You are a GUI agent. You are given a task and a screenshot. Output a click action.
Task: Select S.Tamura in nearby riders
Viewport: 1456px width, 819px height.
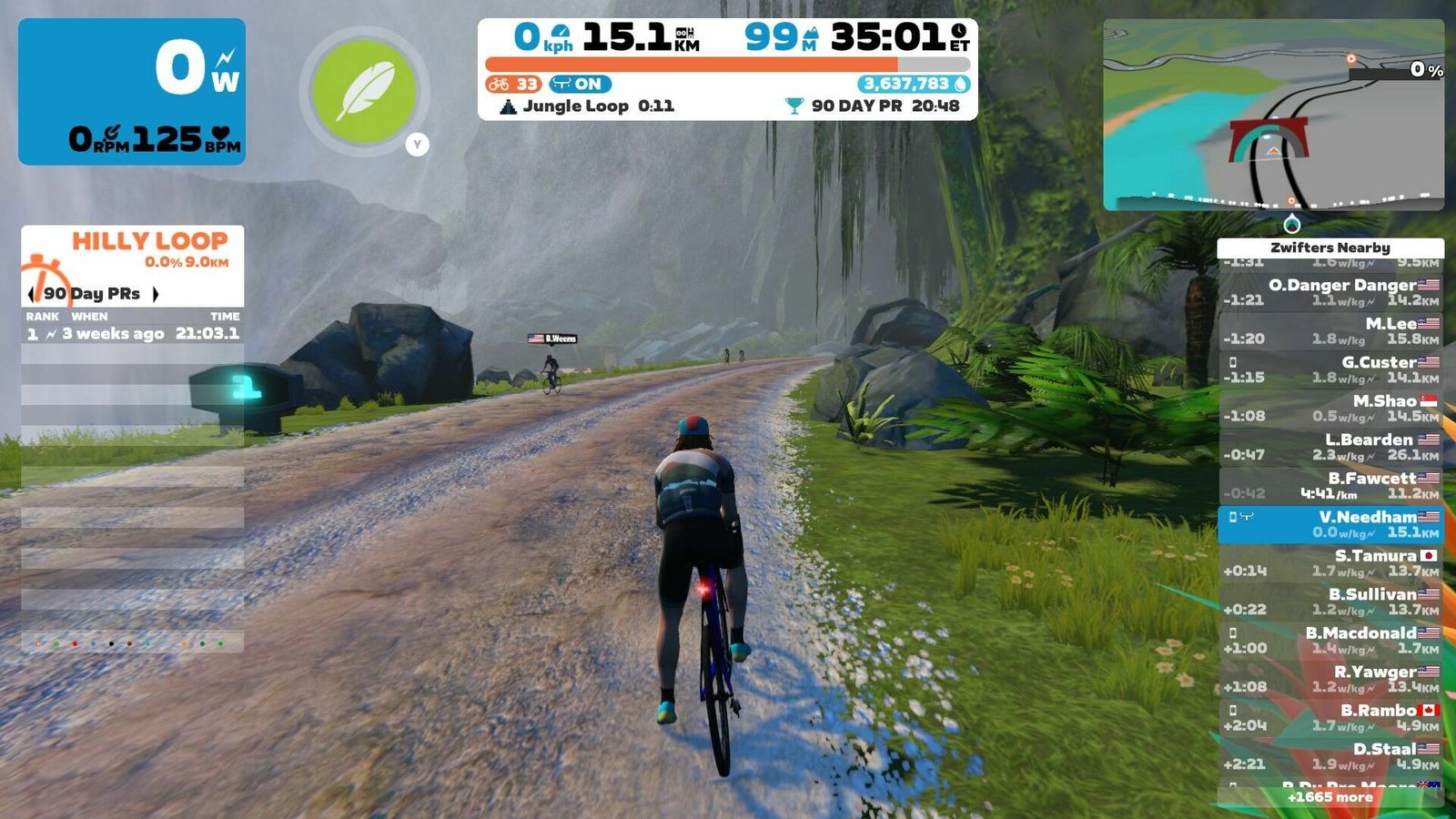click(x=1330, y=563)
